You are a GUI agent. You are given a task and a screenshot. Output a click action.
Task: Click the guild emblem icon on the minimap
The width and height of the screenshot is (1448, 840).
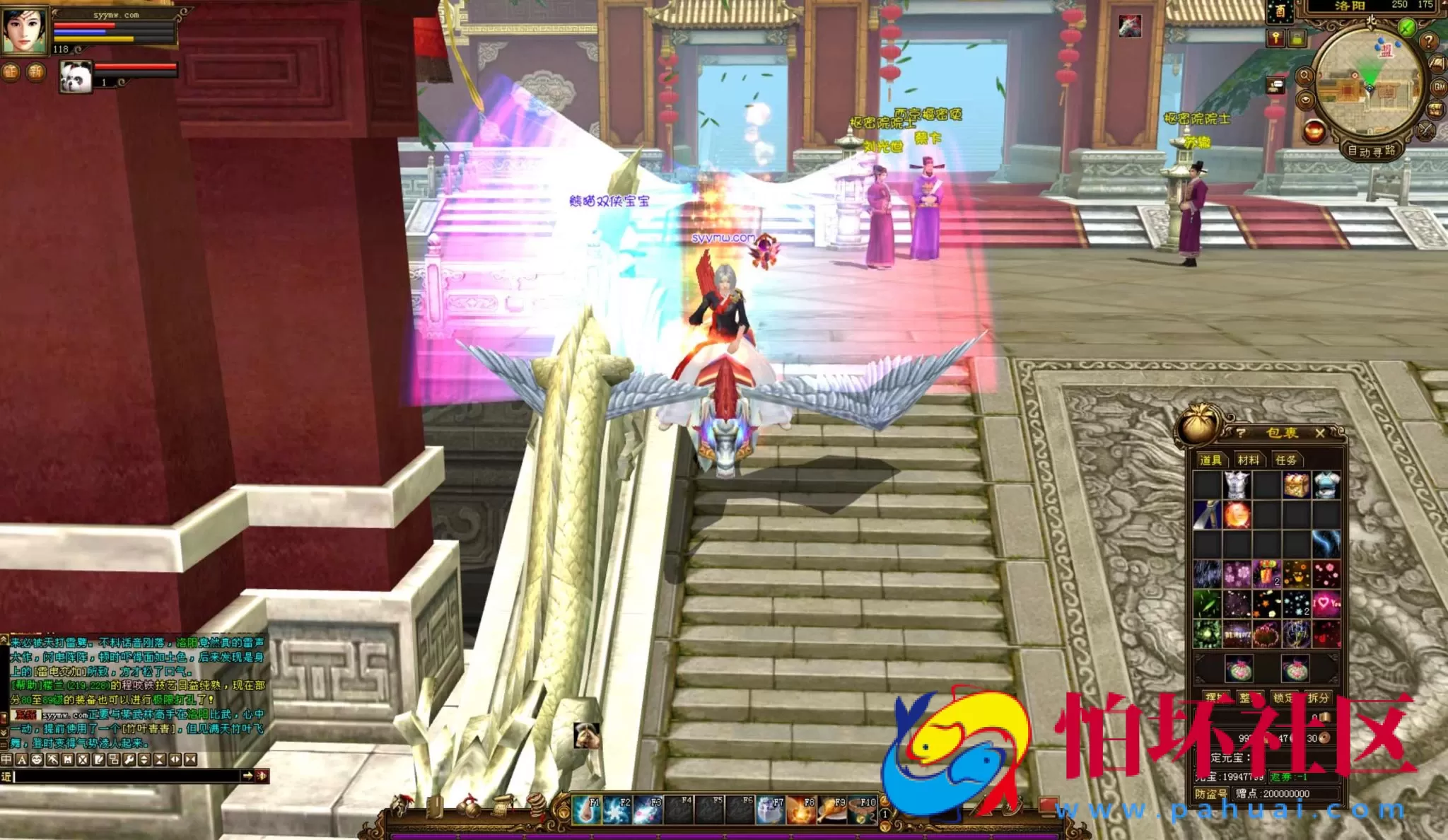tap(1386, 51)
